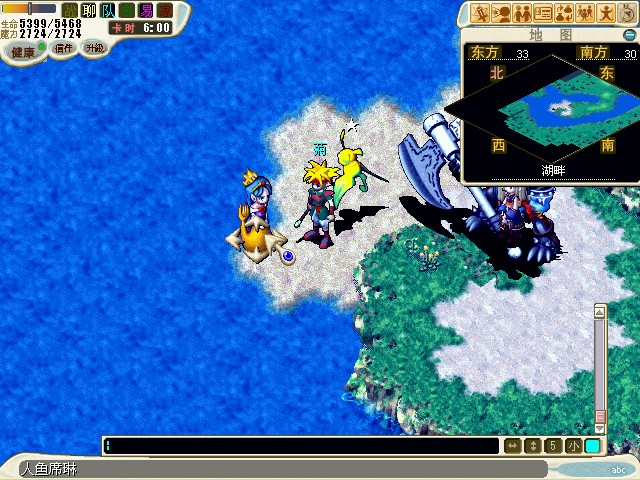Click the 升級 level-up button
640x480 pixels.
coord(93,48)
